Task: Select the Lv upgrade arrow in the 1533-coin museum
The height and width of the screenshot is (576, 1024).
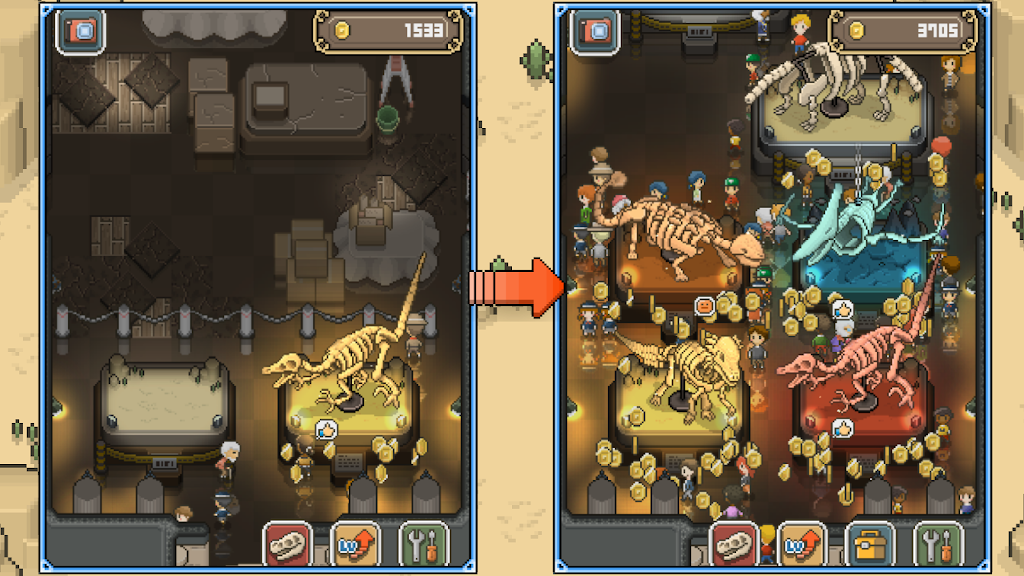Action: pos(355,544)
